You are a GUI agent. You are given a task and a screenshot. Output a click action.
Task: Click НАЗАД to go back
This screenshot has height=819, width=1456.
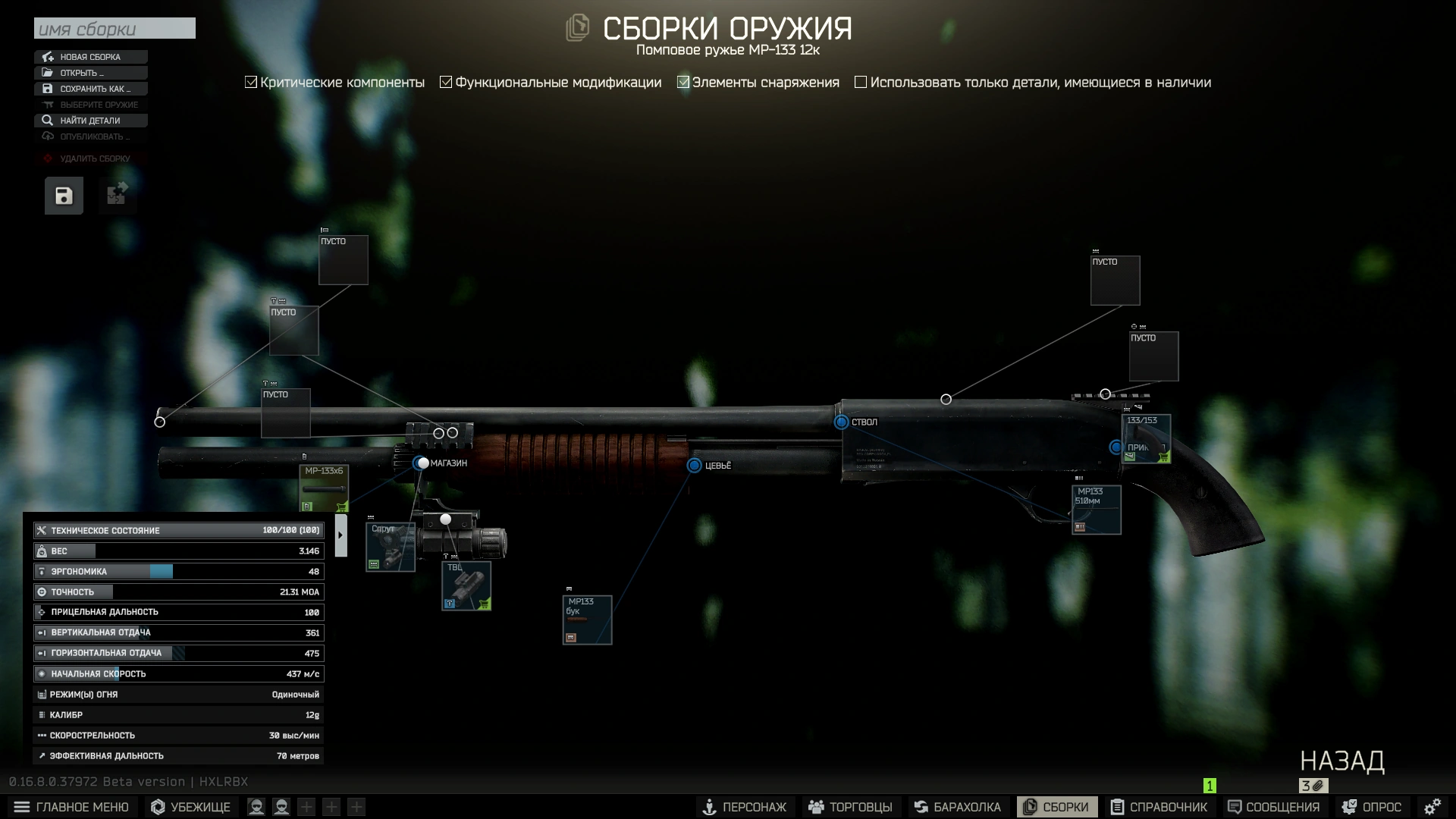[1344, 761]
